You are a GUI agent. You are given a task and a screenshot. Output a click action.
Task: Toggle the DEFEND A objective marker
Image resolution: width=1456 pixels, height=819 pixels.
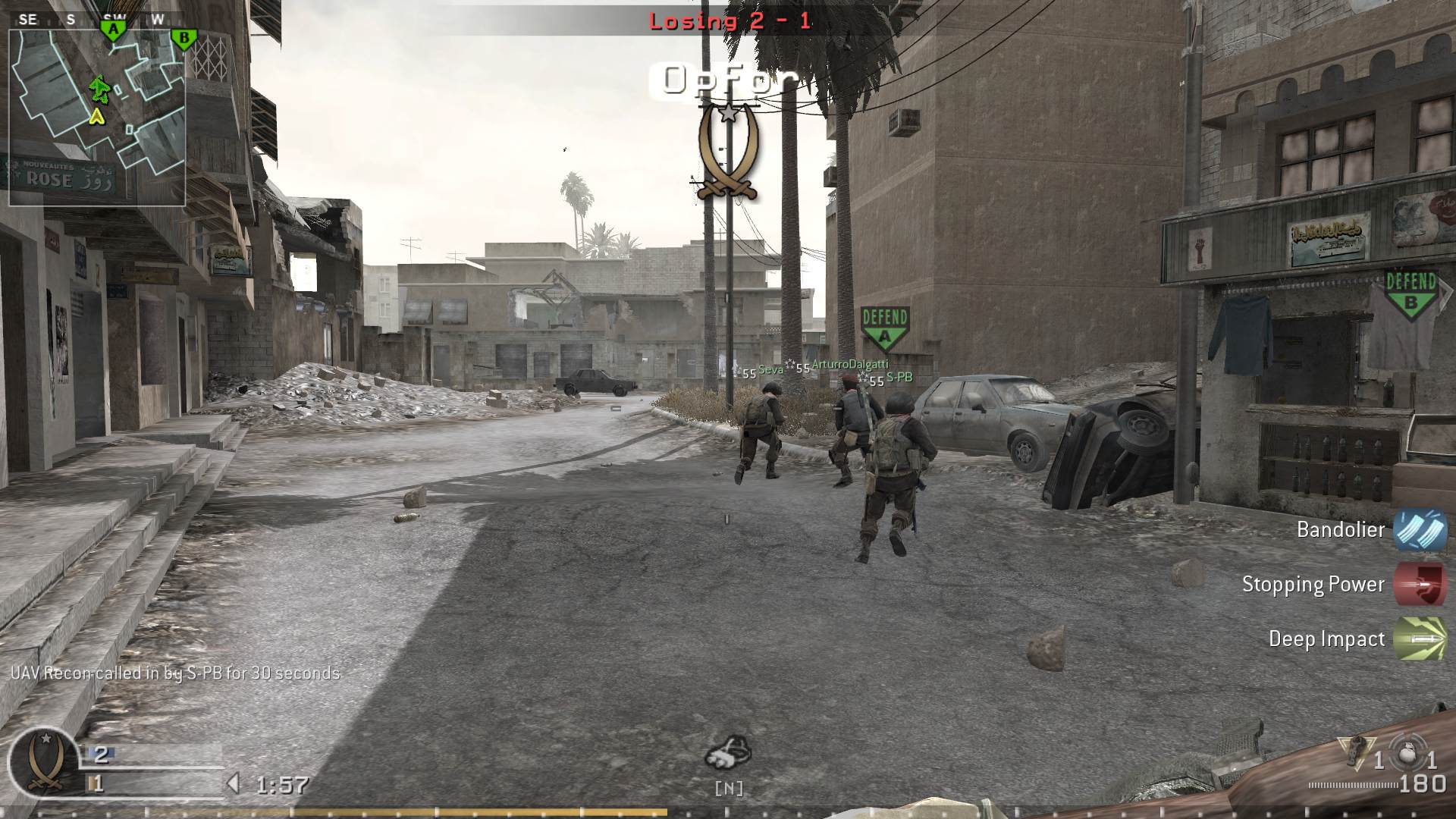coord(885,322)
